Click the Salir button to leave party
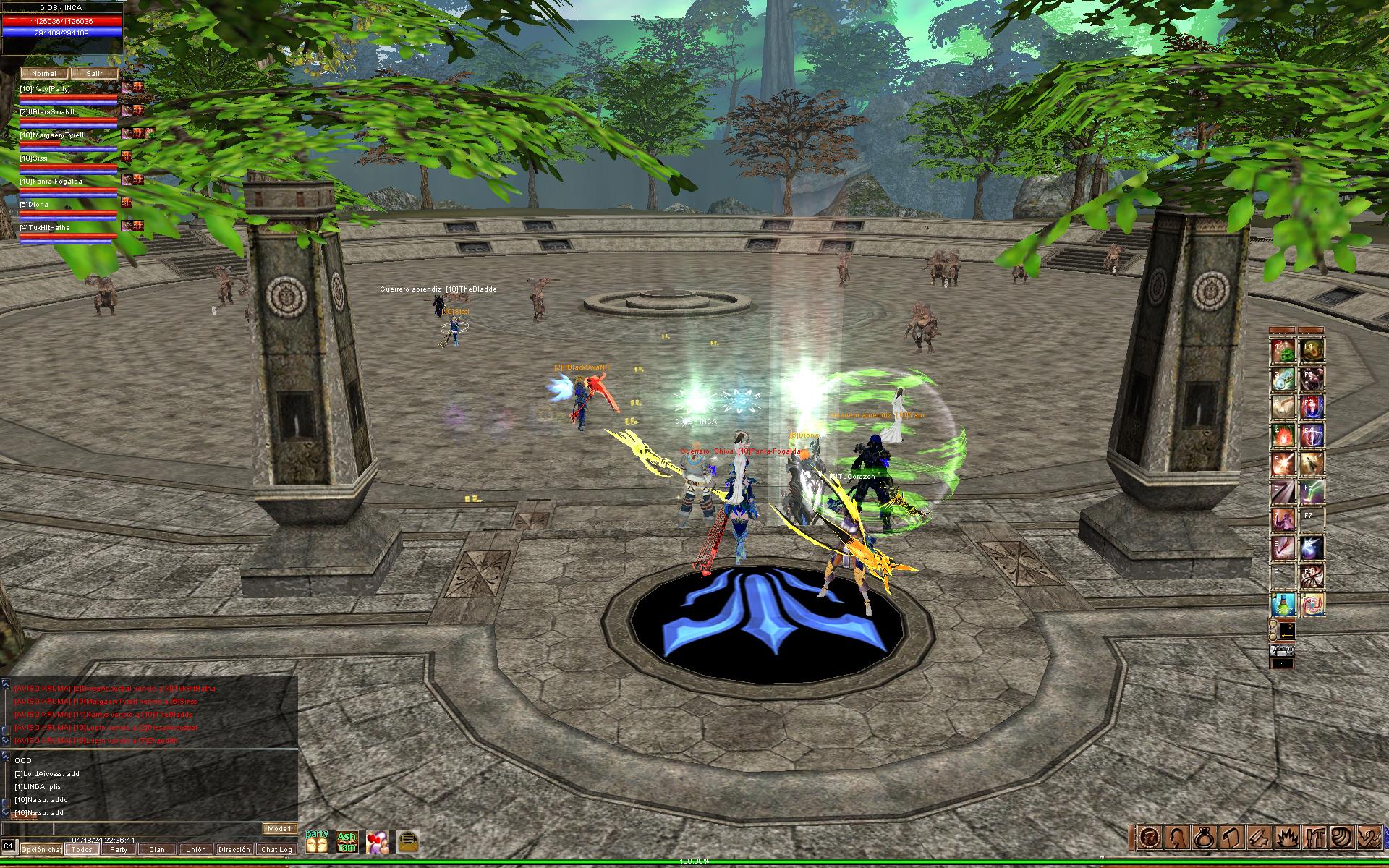 (x=95, y=74)
